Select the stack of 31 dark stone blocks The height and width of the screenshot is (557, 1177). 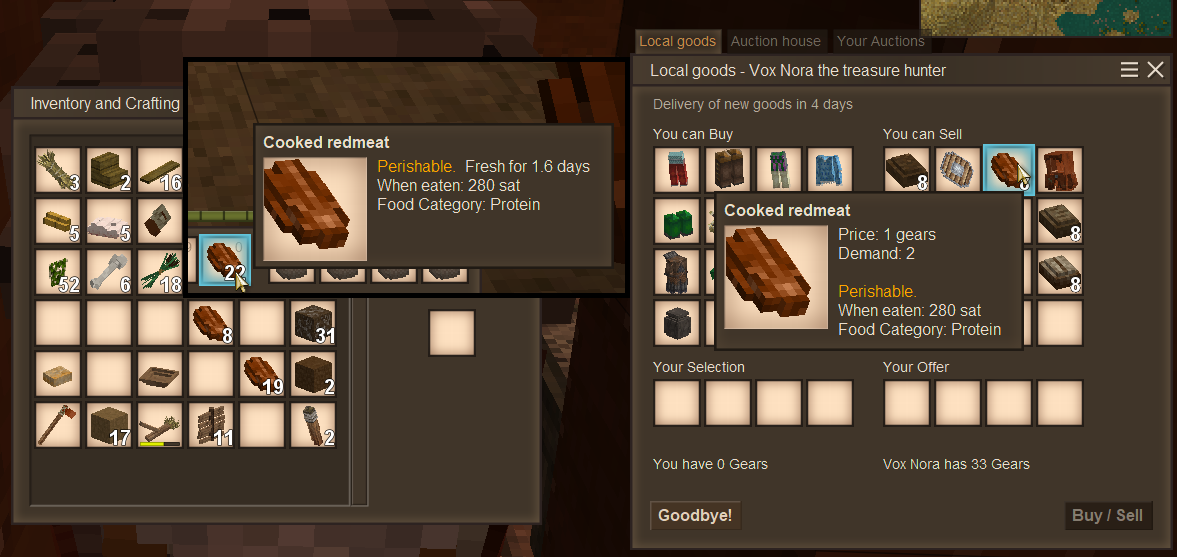pyautogui.click(x=313, y=323)
